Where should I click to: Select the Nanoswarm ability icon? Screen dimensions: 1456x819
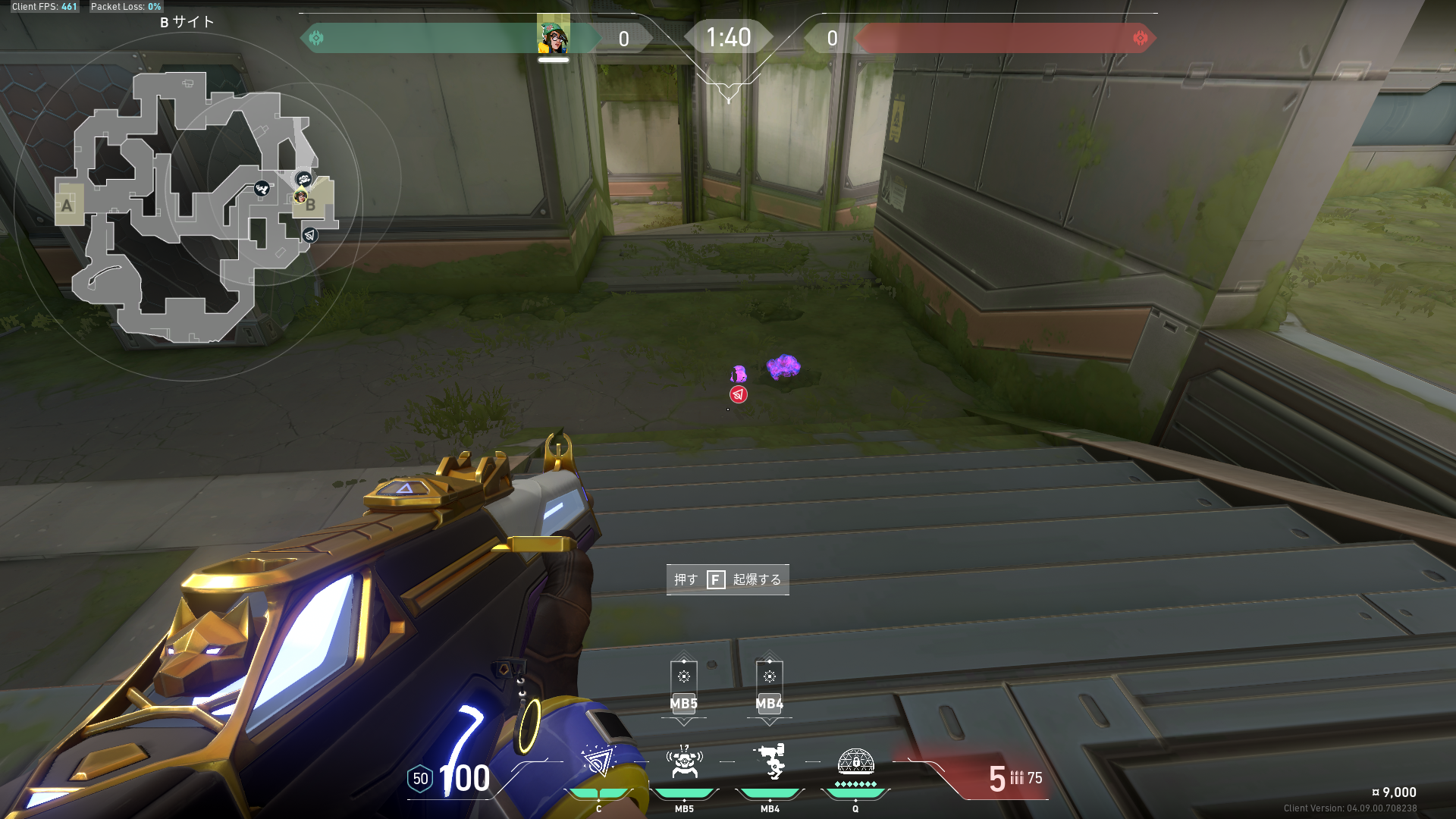pos(598,761)
